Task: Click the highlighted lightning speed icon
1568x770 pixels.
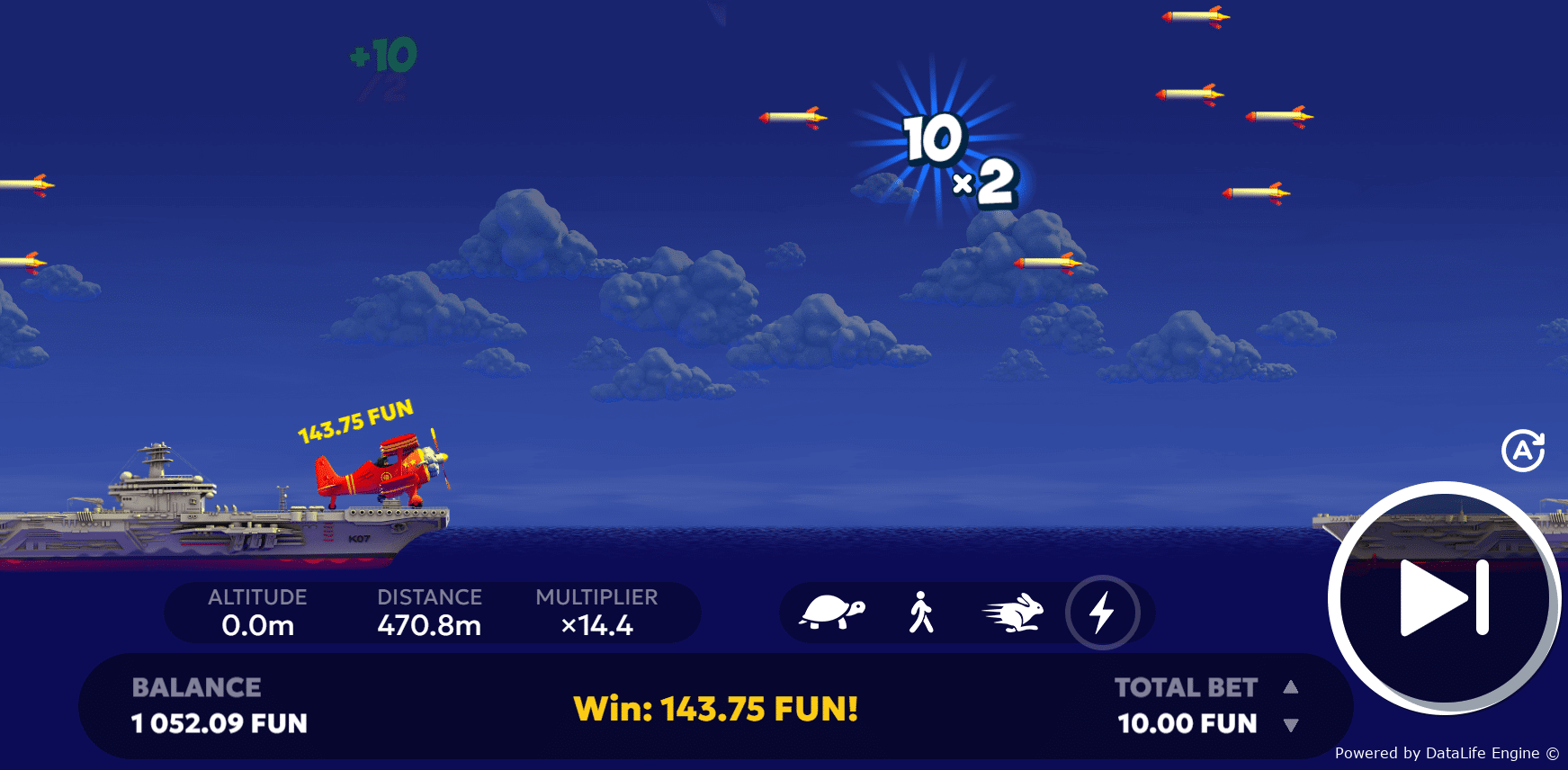Action: [1105, 613]
